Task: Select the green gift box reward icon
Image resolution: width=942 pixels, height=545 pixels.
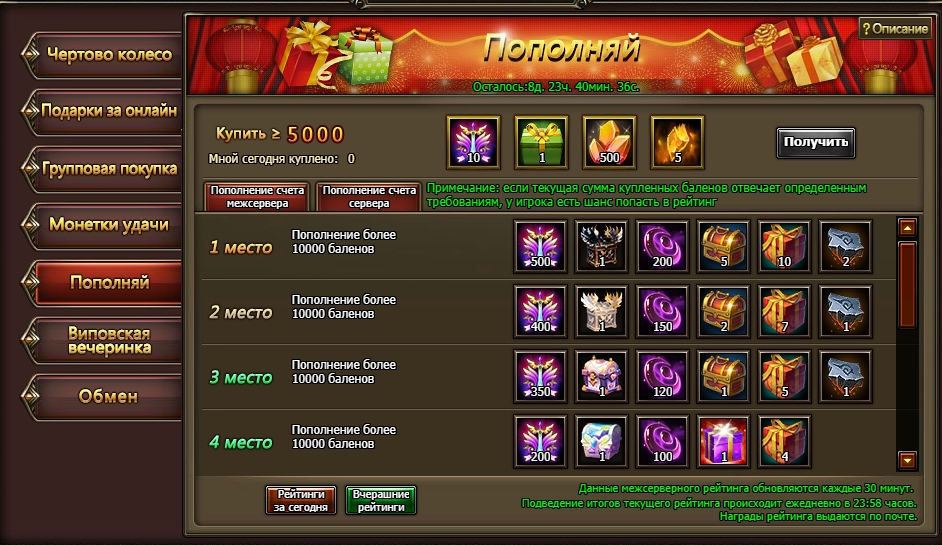Action: point(541,142)
